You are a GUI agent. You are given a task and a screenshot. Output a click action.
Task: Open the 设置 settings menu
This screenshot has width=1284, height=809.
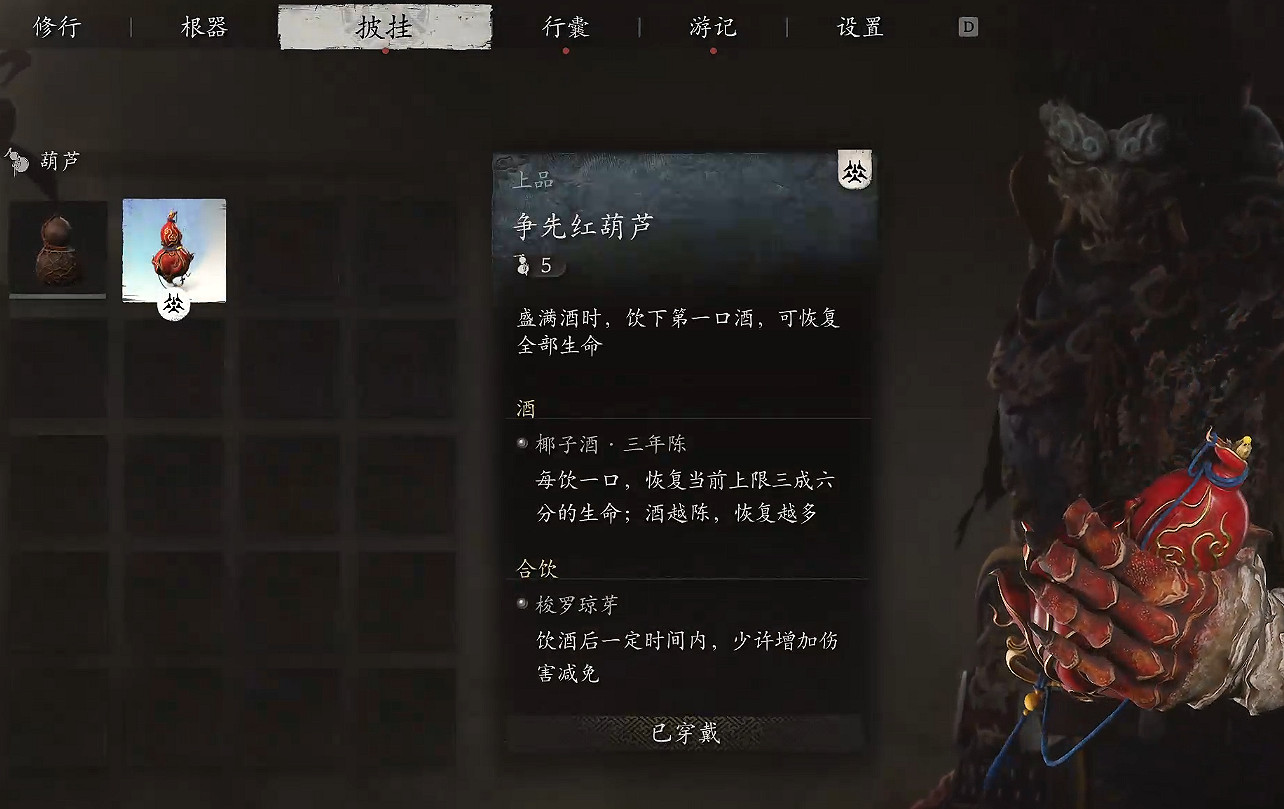(x=857, y=27)
